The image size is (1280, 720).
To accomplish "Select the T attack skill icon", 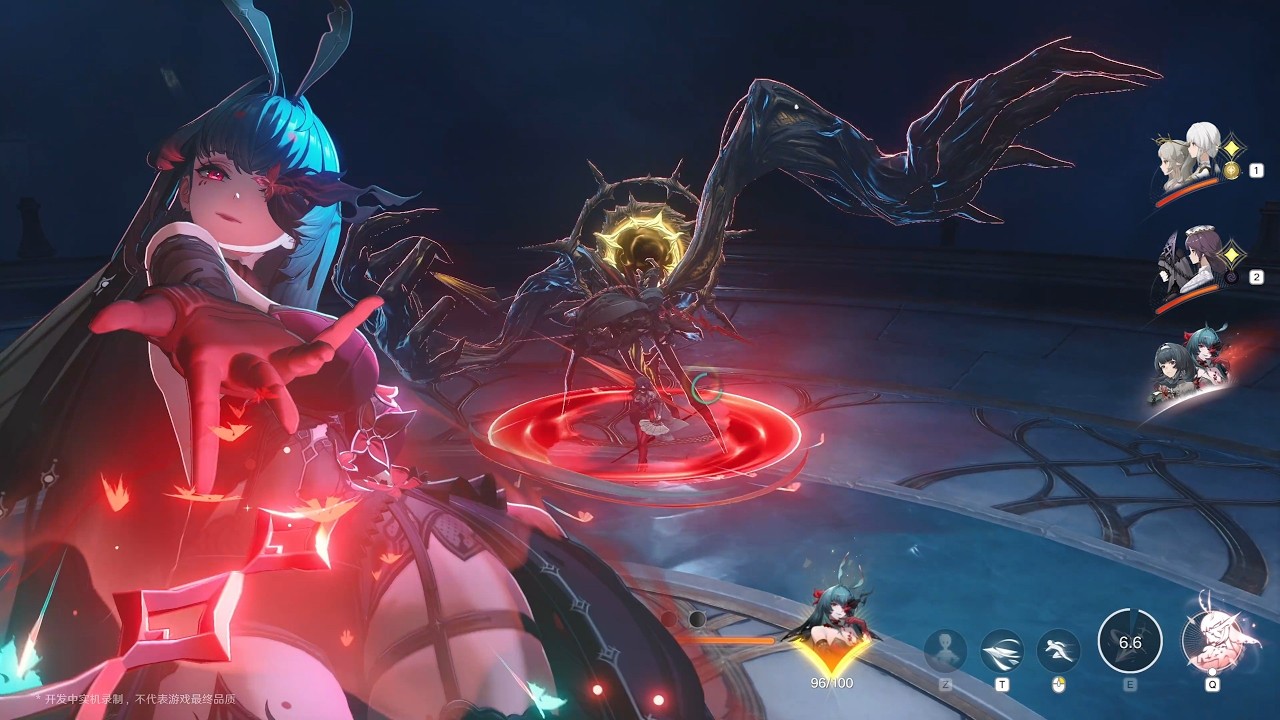I will click(1001, 650).
